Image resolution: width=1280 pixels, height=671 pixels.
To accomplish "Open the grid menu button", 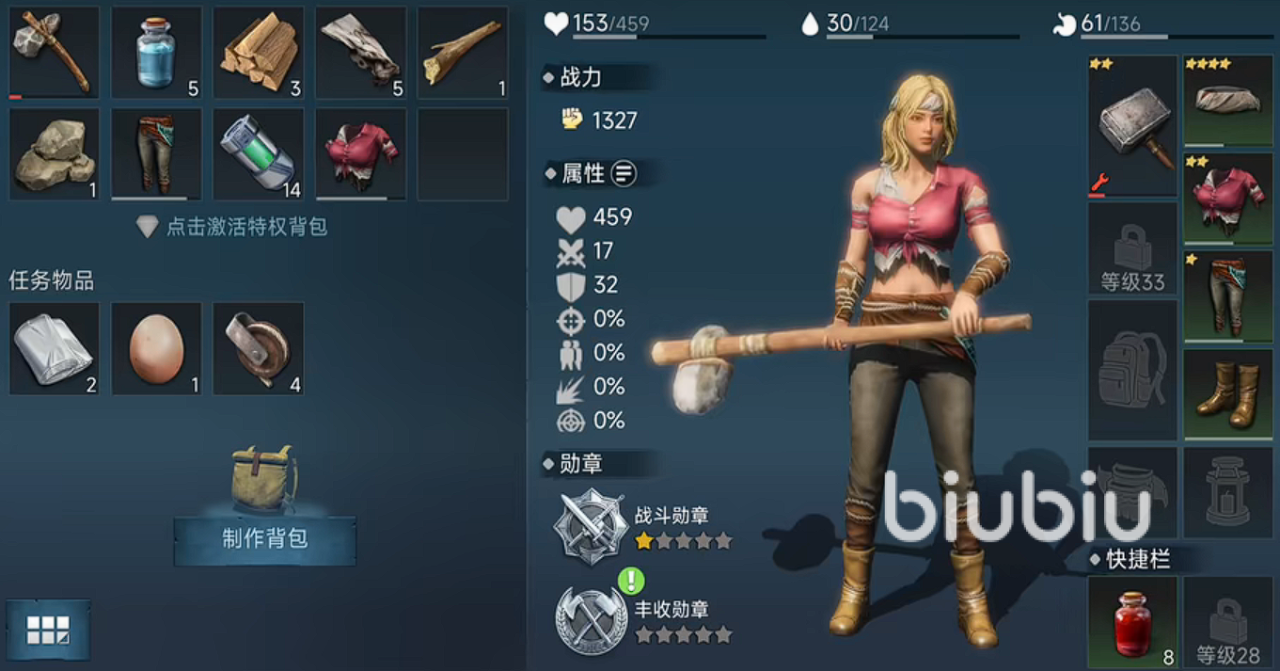I will pos(48,630).
